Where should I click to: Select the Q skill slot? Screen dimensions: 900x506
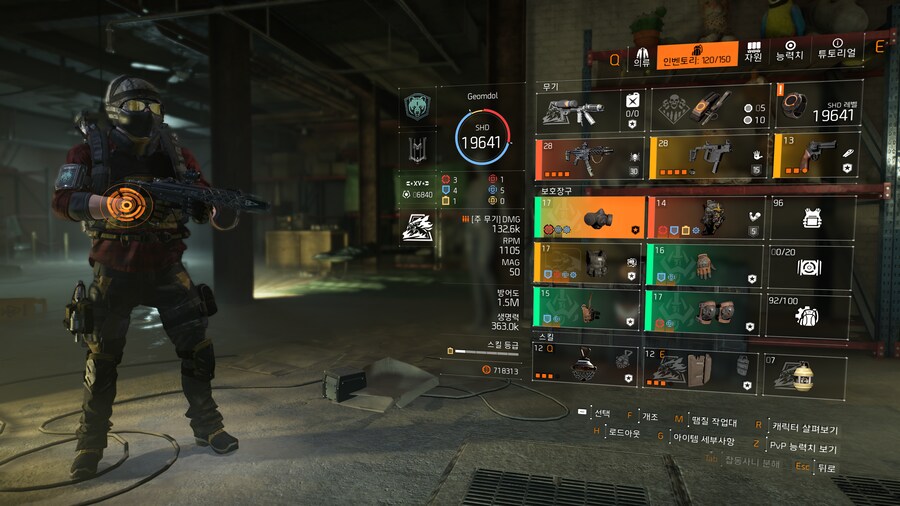(586, 364)
